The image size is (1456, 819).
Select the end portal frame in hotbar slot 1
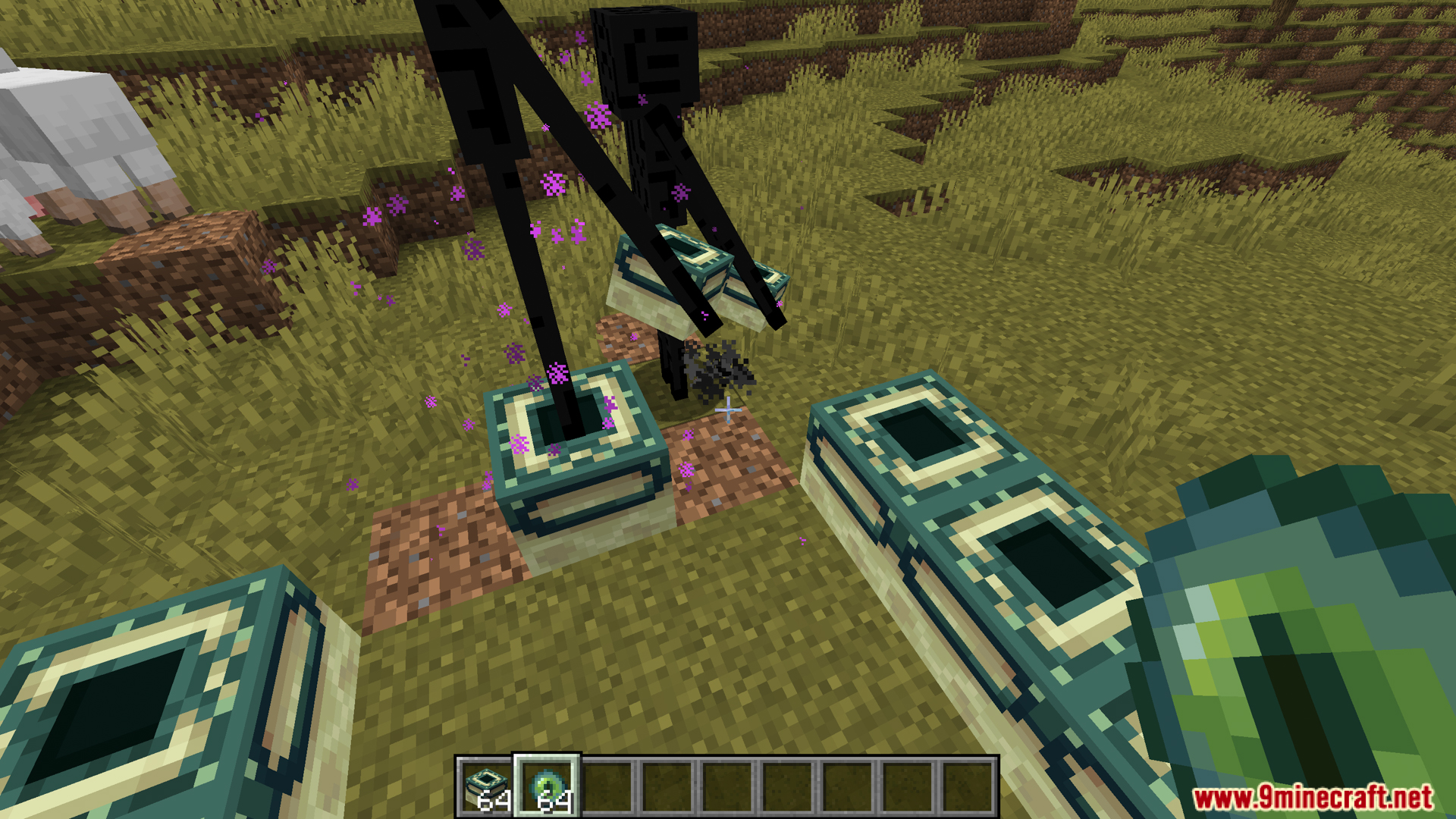coord(485,781)
